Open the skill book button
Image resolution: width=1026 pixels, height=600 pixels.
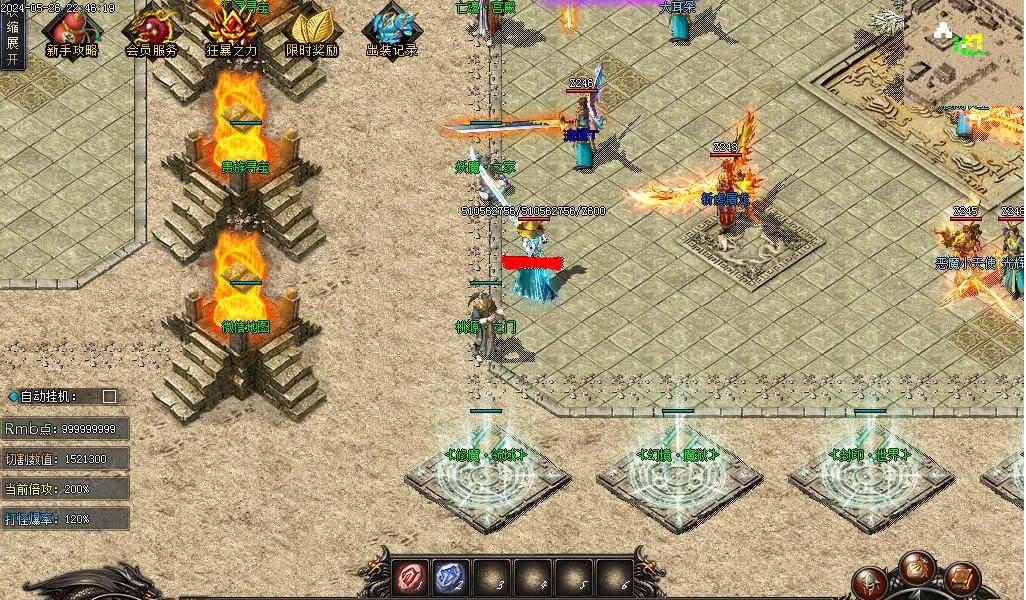pos(961,577)
